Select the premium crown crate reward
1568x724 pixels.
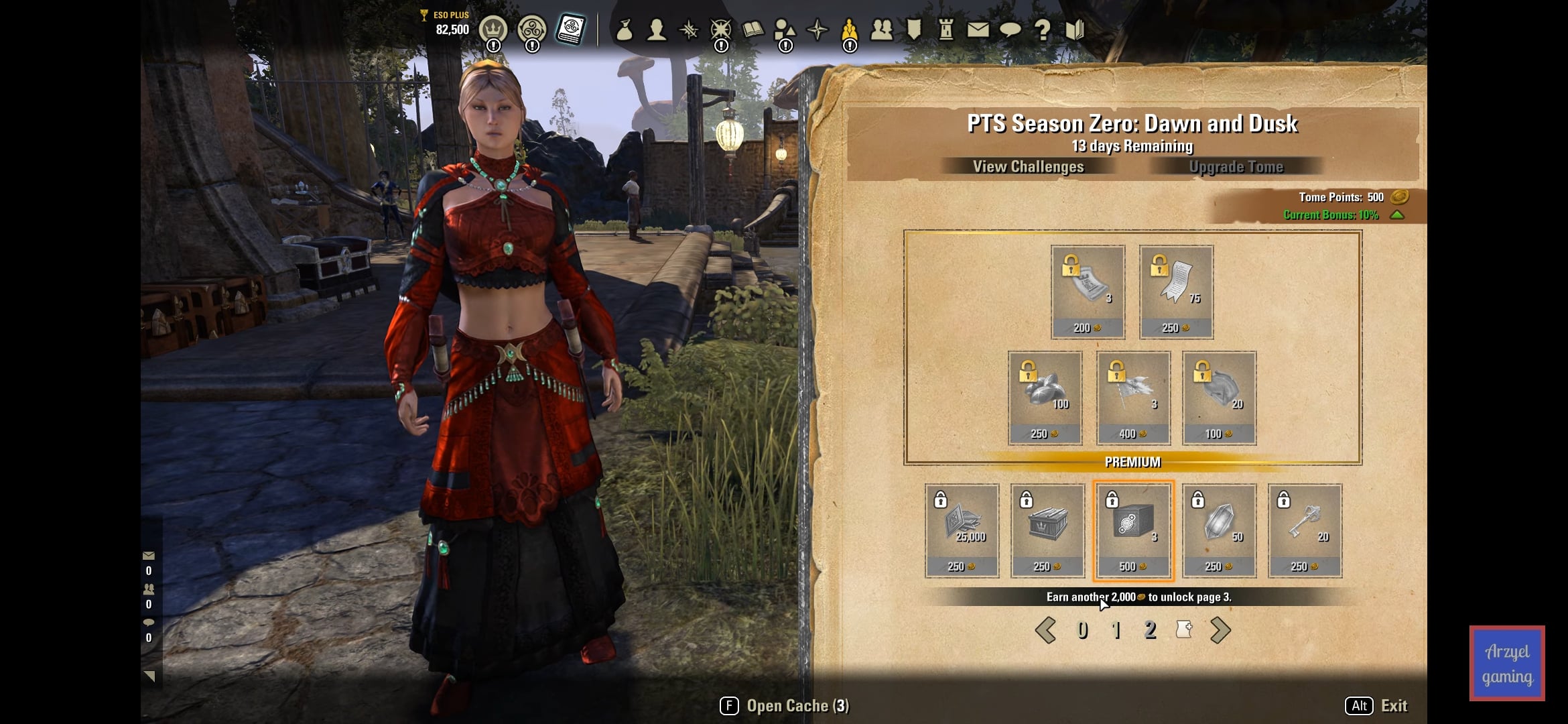pos(1047,530)
